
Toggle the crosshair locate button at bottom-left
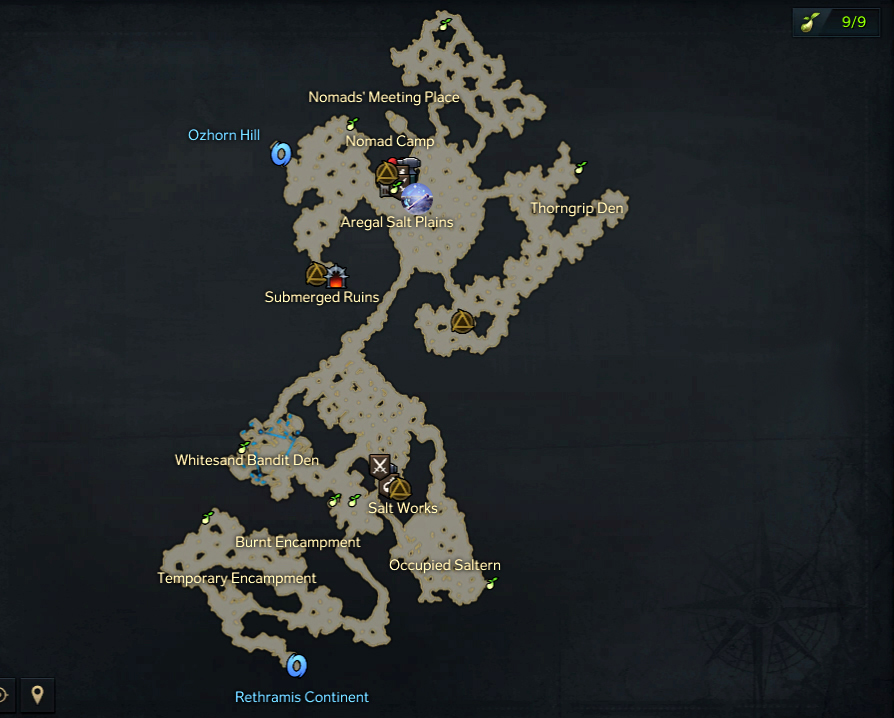click(x=5, y=694)
